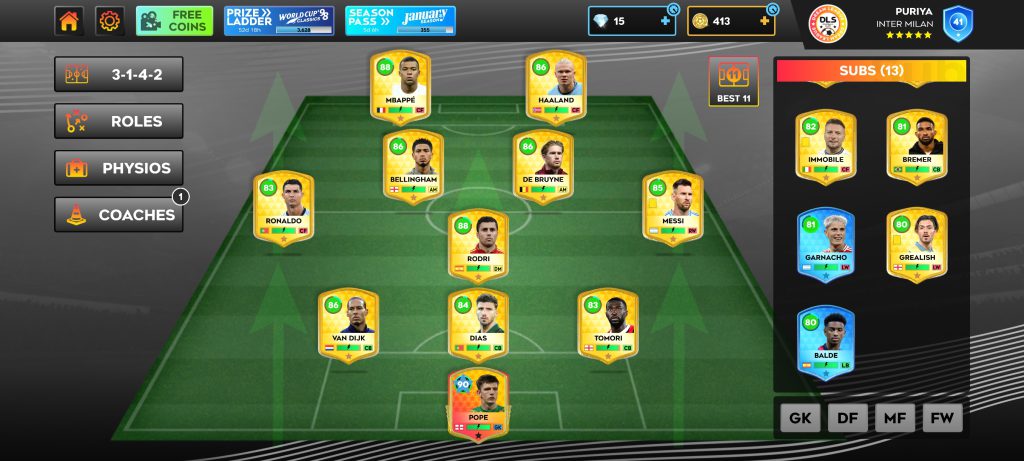Open the Roles menu
The height and width of the screenshot is (461, 1024).
coord(119,122)
